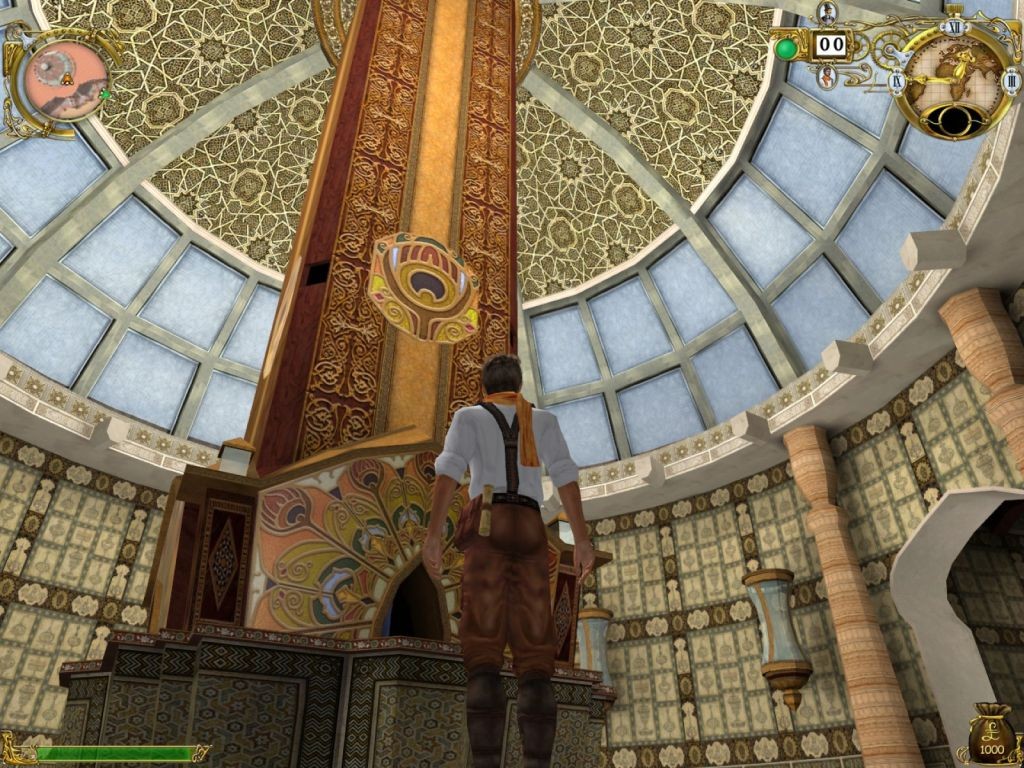Screen dimensions: 1024x768
Task: Click the orange-scarf character portrait
Action: pyautogui.click(x=828, y=78)
